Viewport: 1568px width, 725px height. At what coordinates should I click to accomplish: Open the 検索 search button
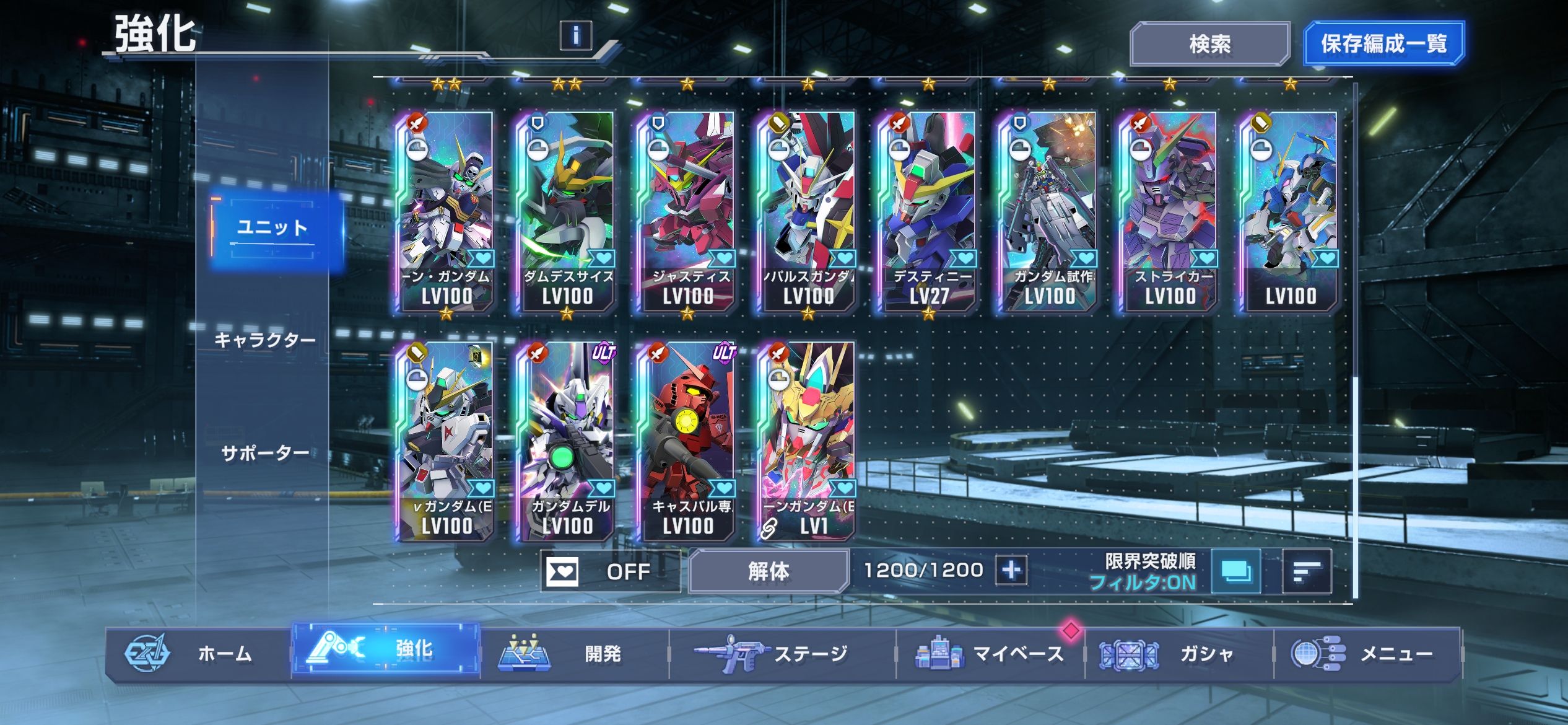tap(1209, 44)
